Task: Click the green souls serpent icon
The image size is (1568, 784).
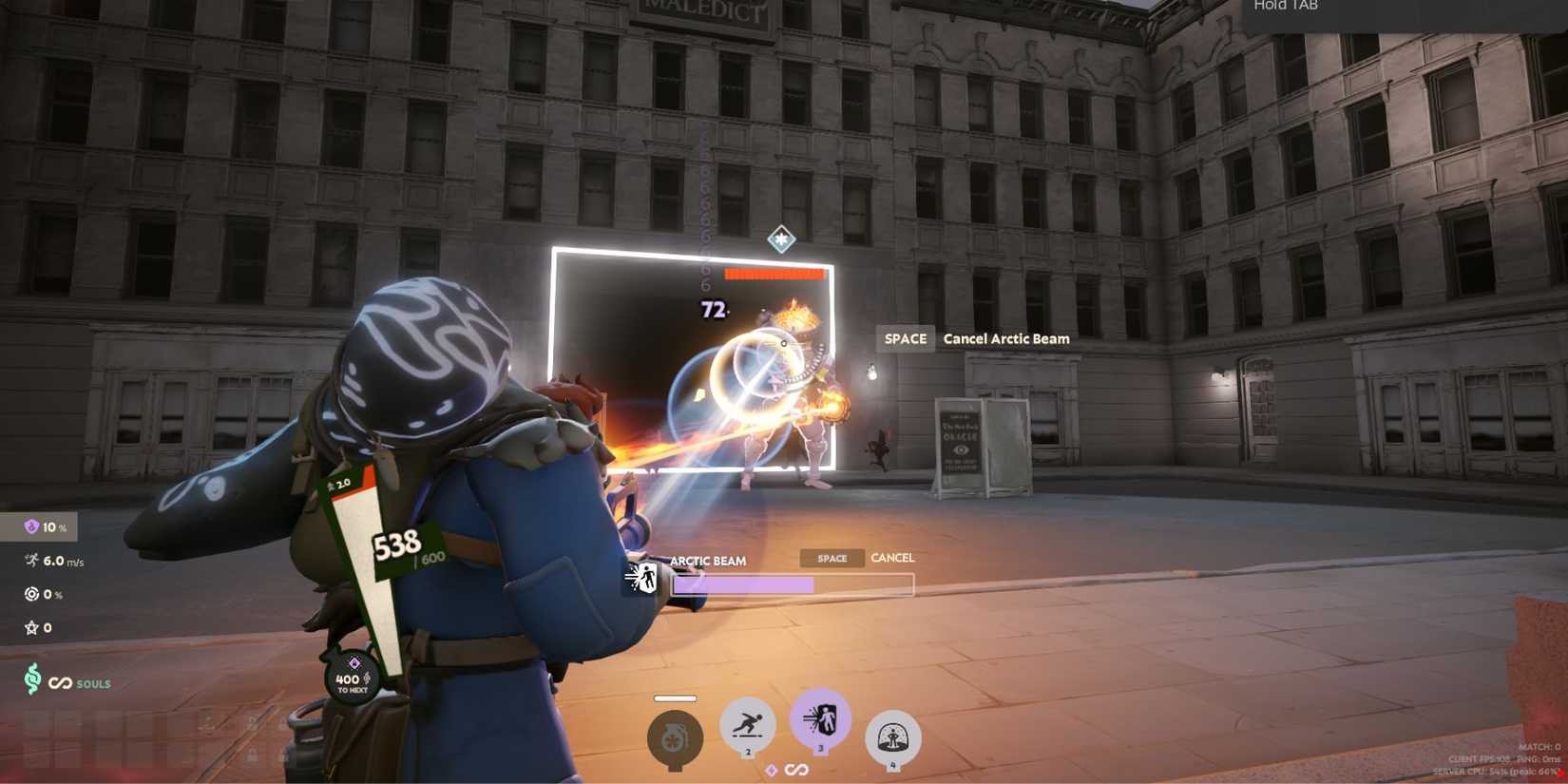Action: (x=32, y=683)
